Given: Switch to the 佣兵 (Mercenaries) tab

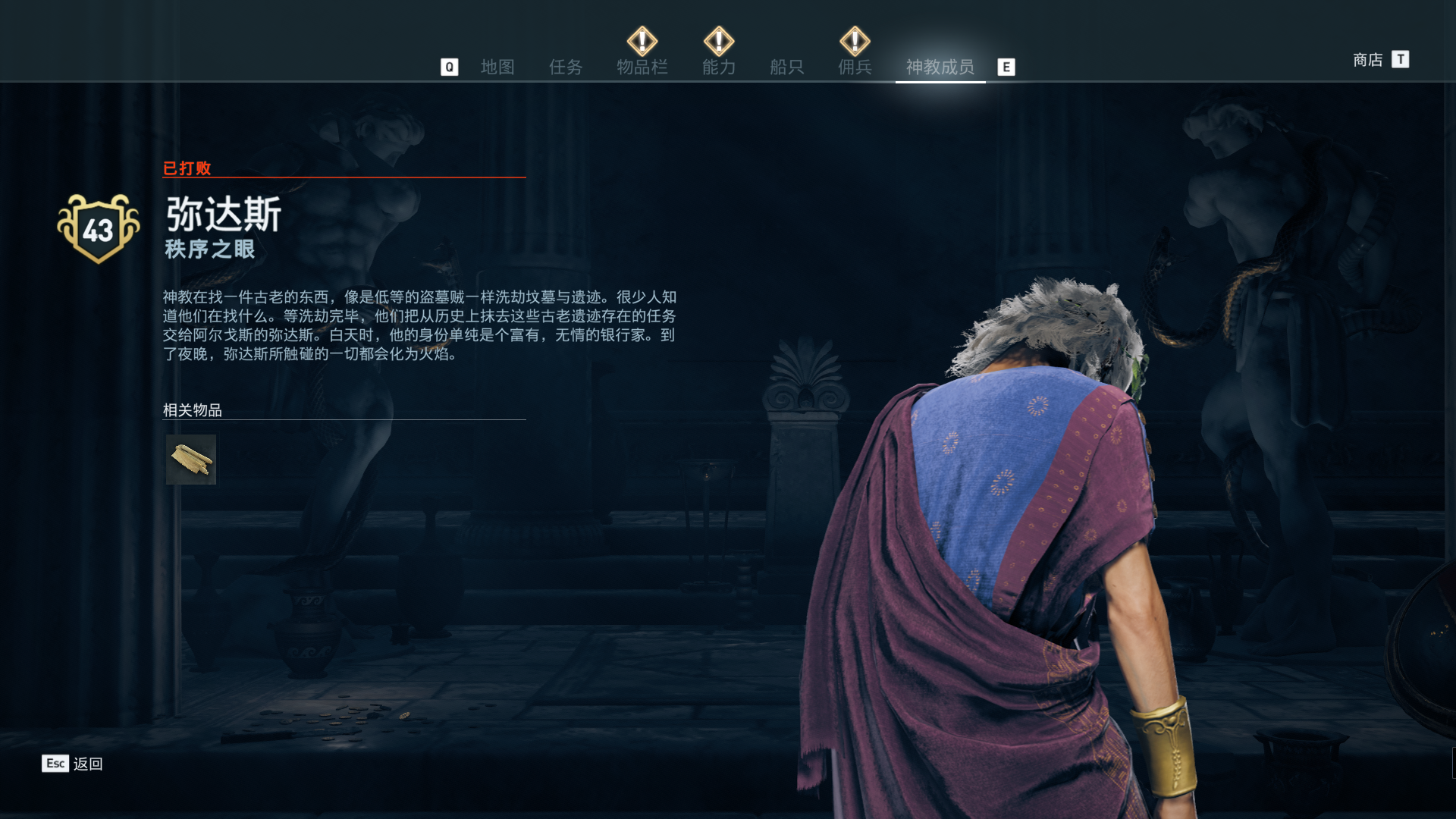Looking at the screenshot, I should tap(855, 67).
